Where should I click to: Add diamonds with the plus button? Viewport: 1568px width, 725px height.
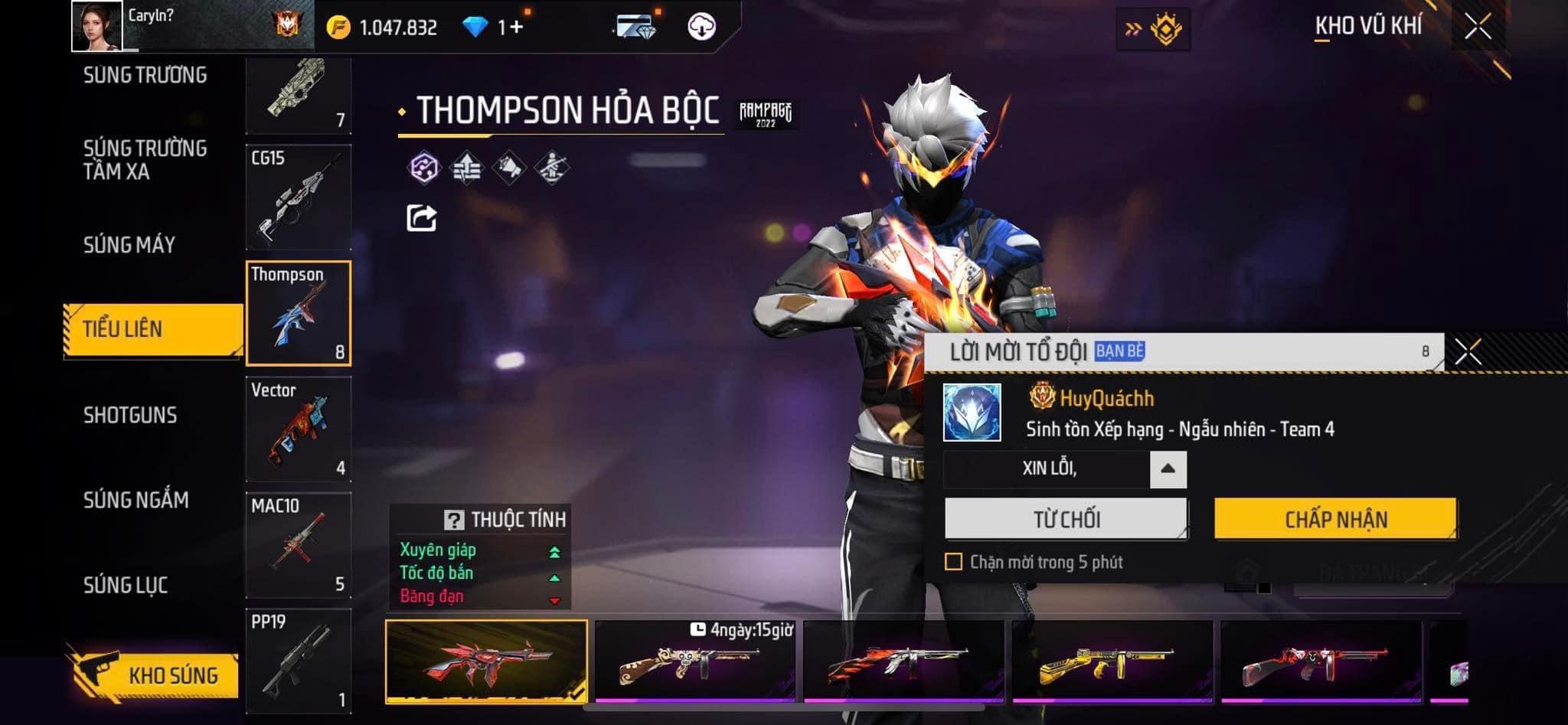pos(516,28)
